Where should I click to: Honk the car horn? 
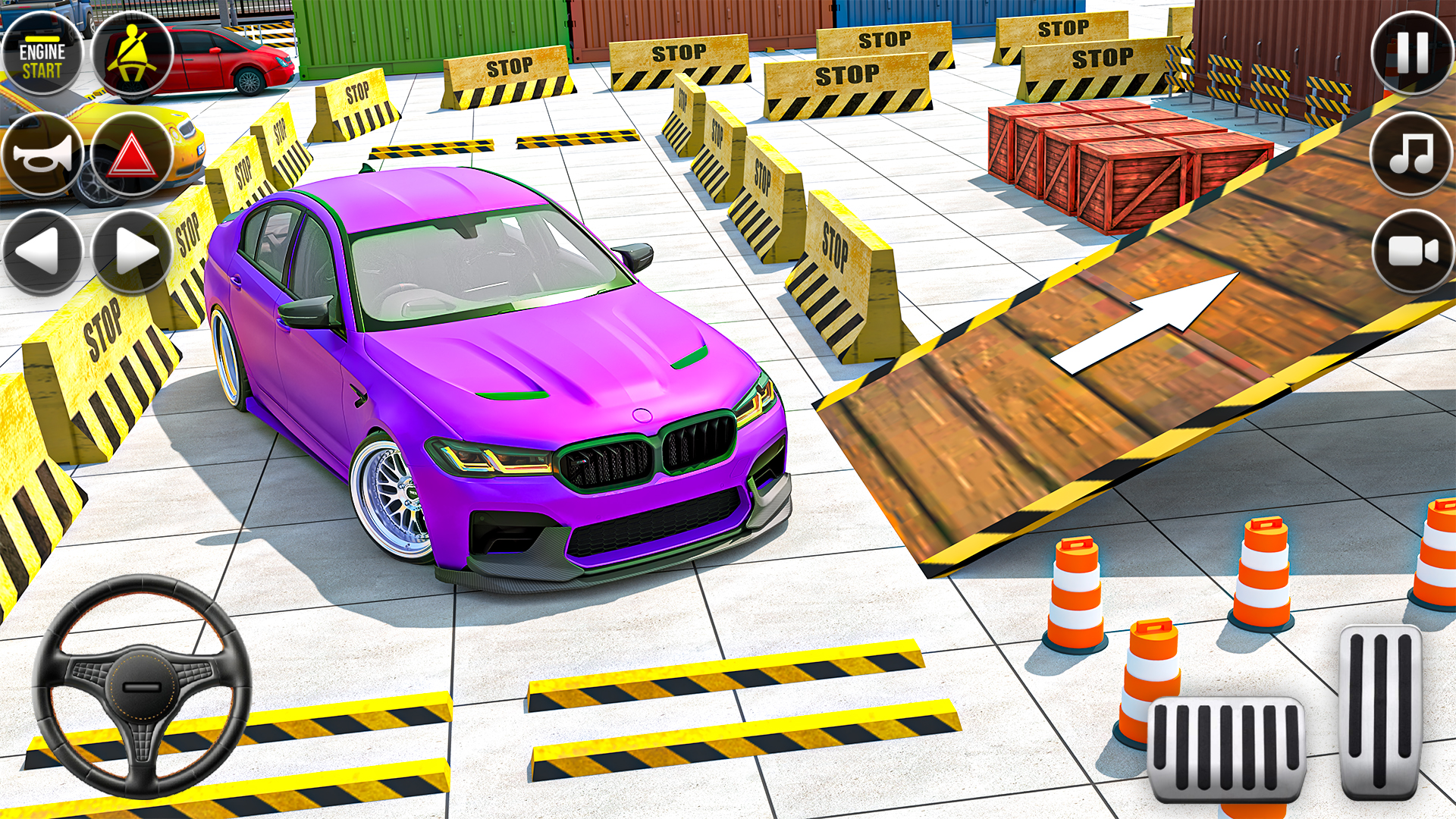click(44, 154)
